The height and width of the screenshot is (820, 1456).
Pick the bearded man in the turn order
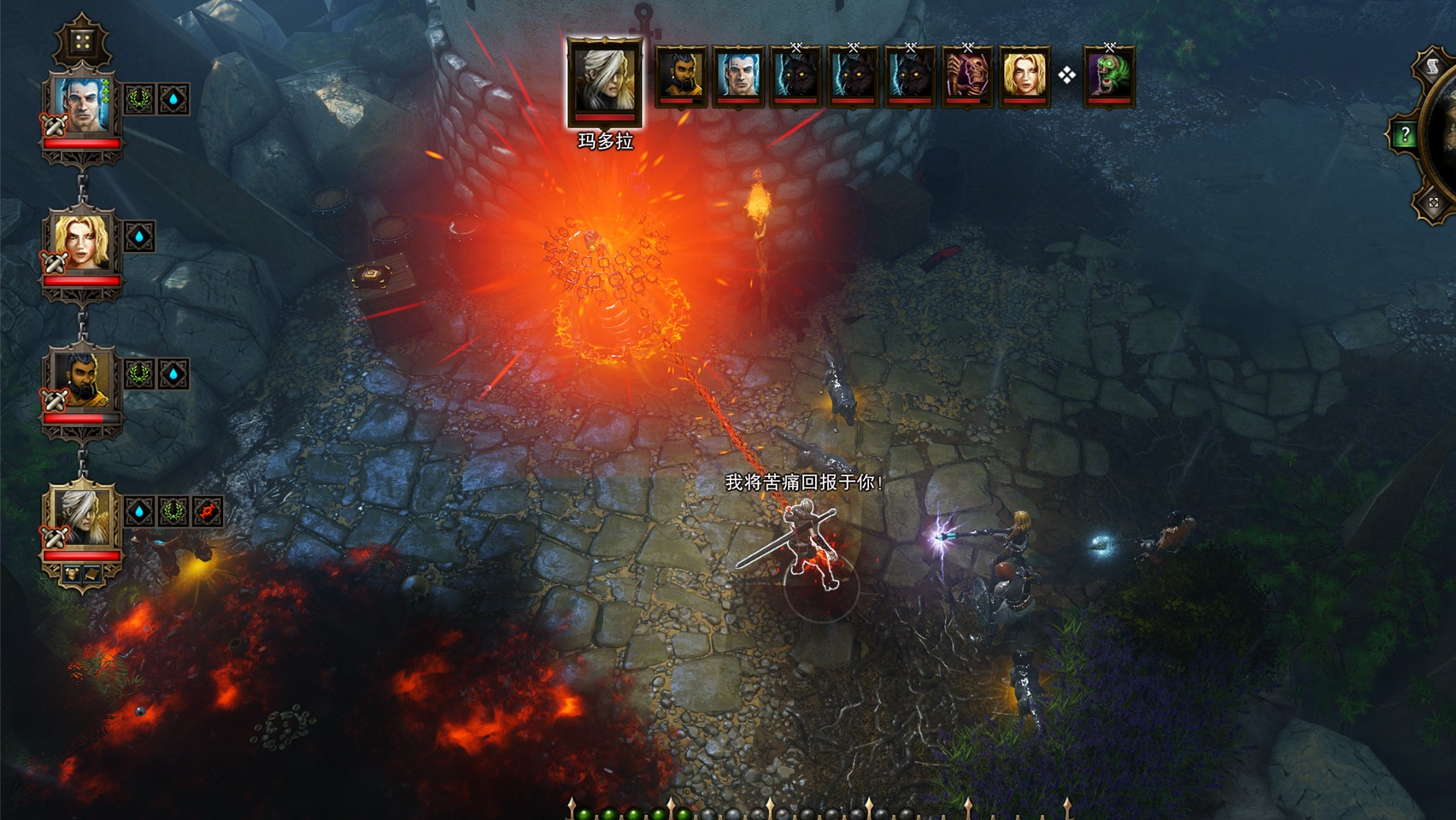681,76
